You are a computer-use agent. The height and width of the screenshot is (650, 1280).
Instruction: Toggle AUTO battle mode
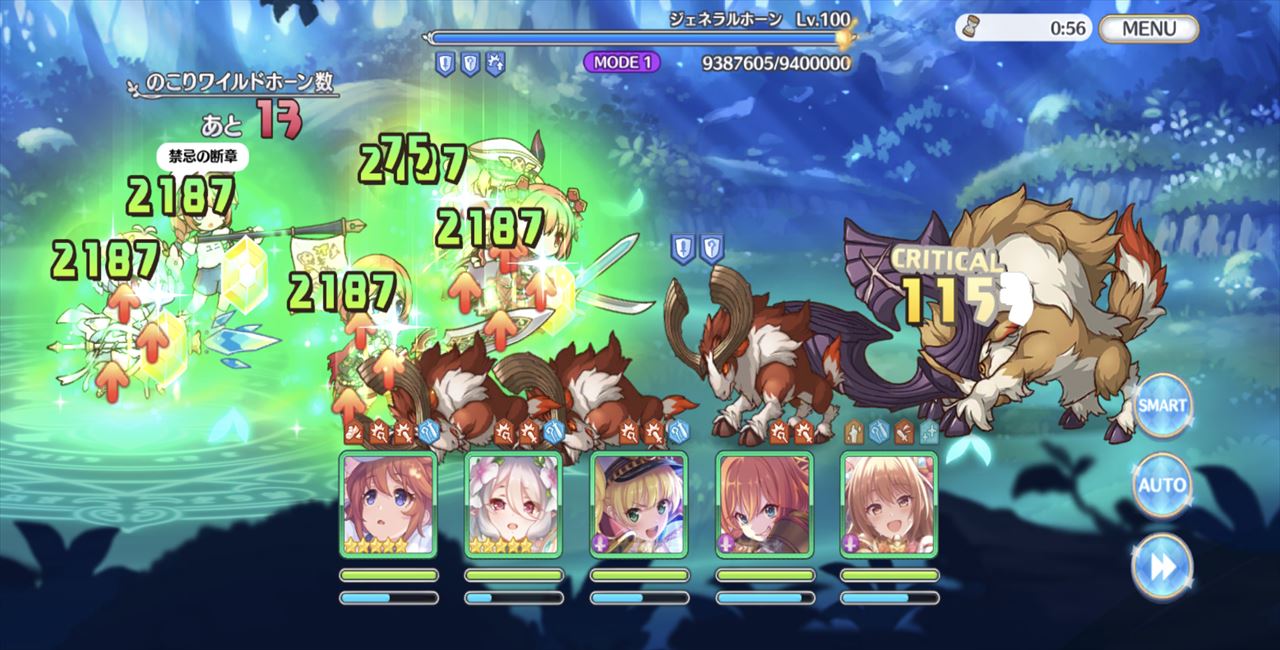1162,486
